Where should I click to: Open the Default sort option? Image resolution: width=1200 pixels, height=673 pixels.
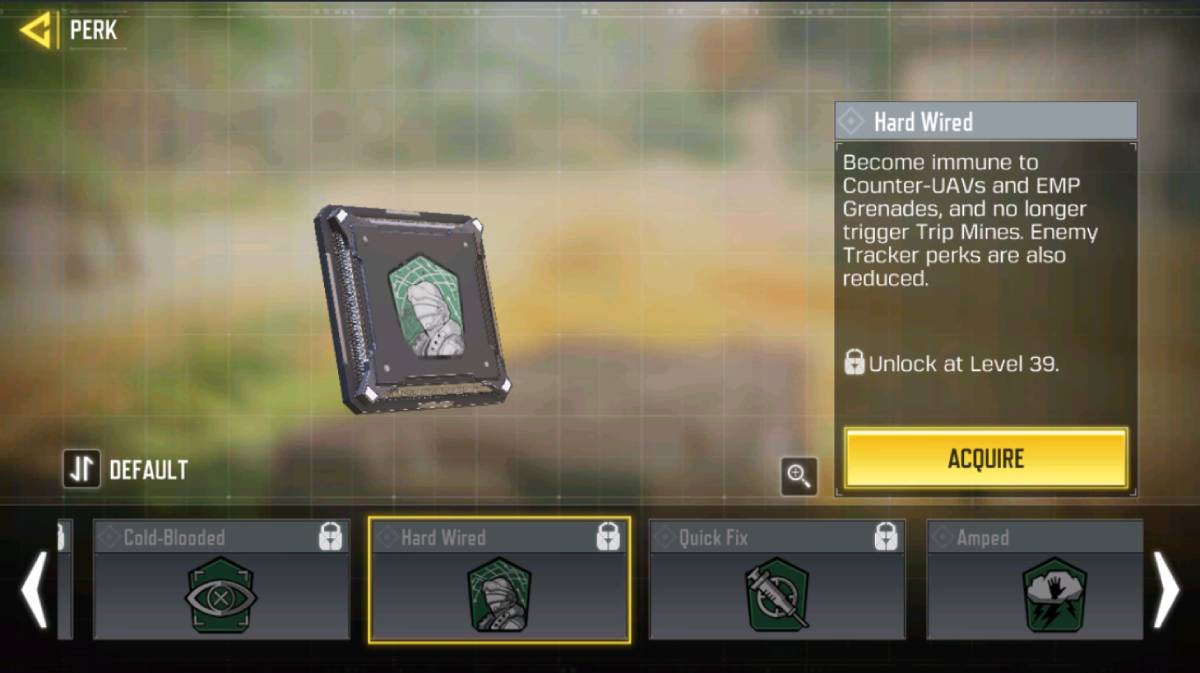(x=126, y=469)
